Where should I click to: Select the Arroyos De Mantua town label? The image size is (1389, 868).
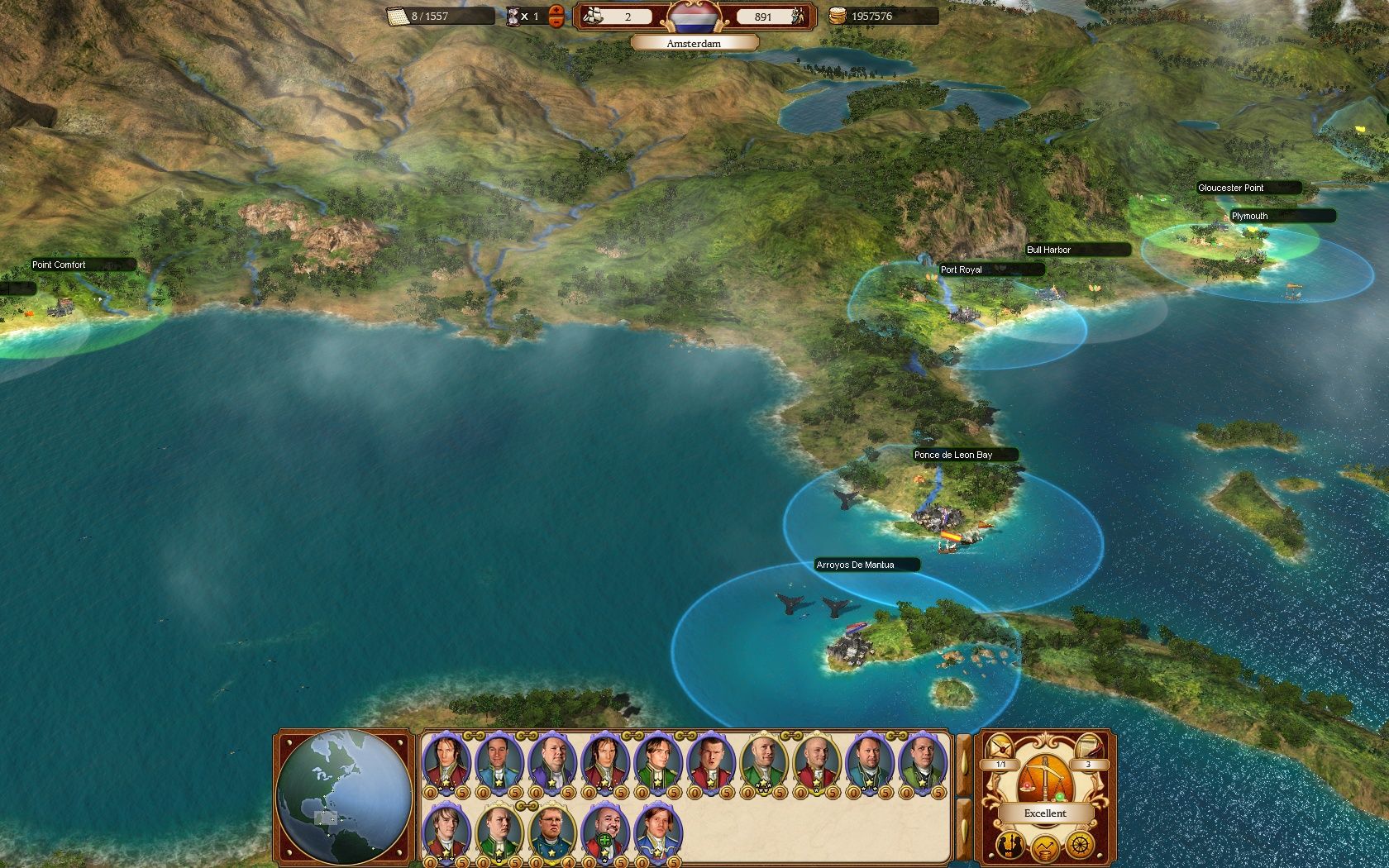855,565
